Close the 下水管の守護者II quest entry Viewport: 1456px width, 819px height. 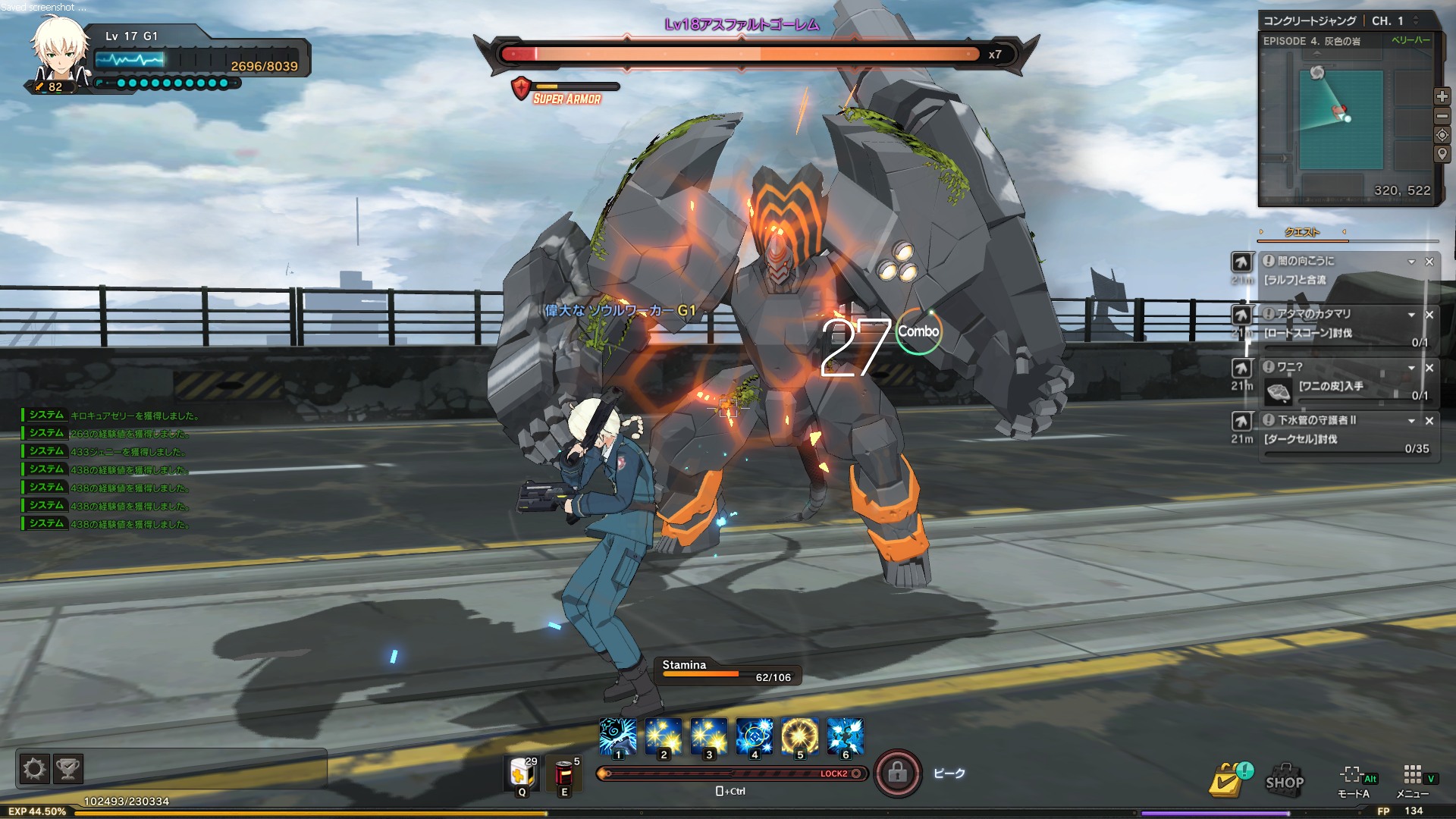click(1429, 421)
